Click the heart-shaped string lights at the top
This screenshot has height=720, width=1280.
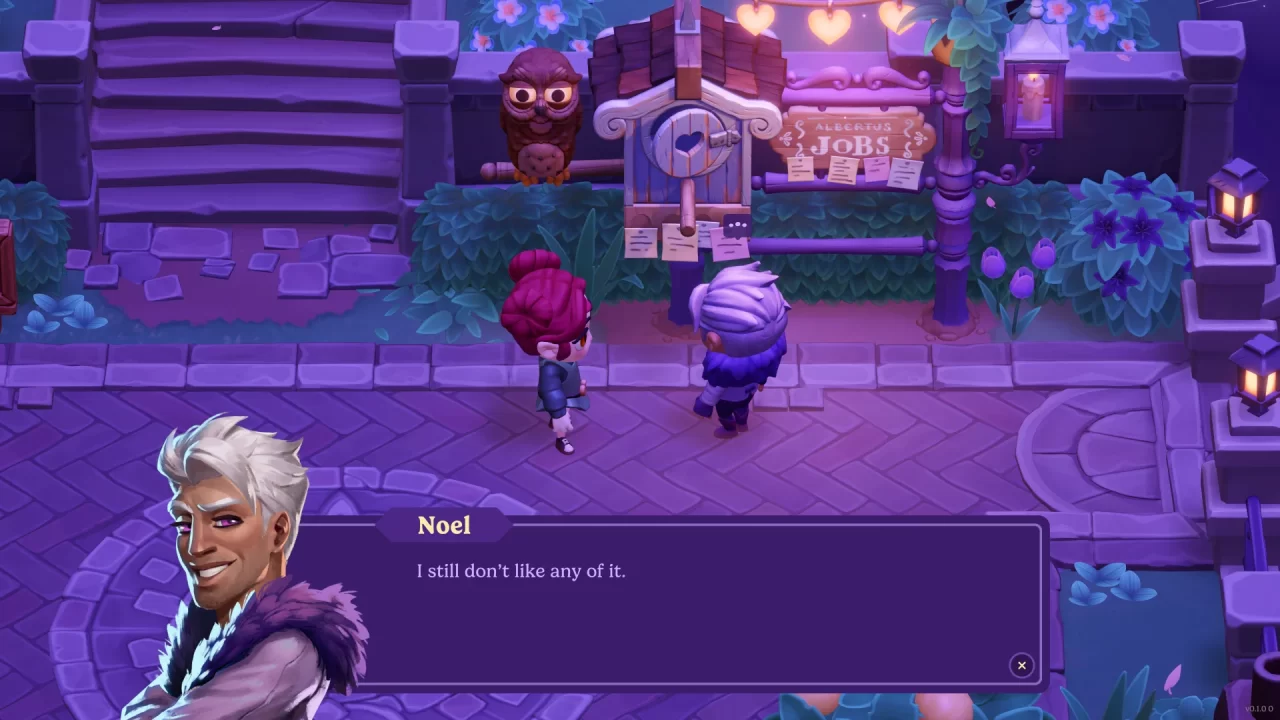(x=830, y=25)
